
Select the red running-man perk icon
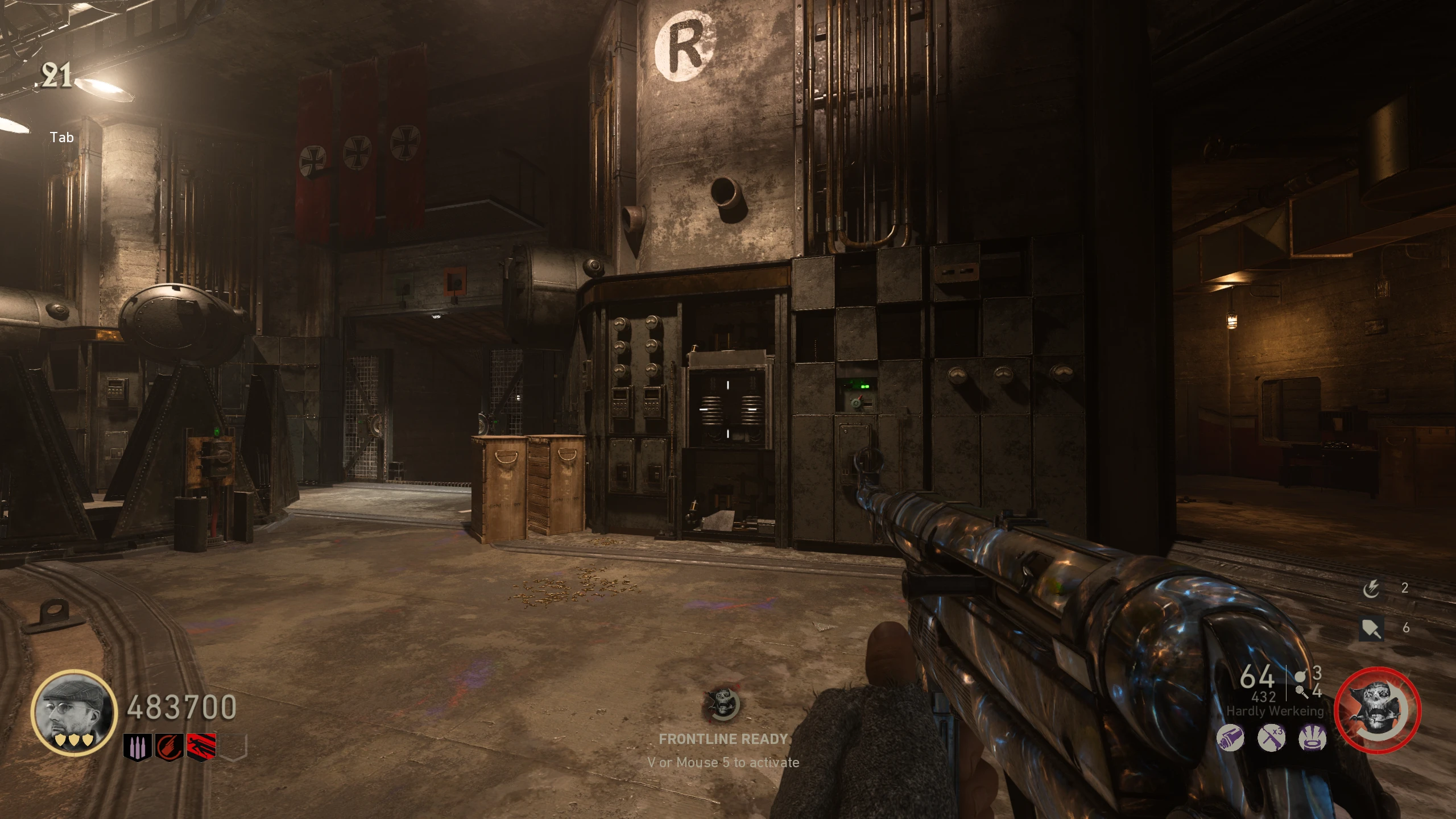click(x=201, y=747)
